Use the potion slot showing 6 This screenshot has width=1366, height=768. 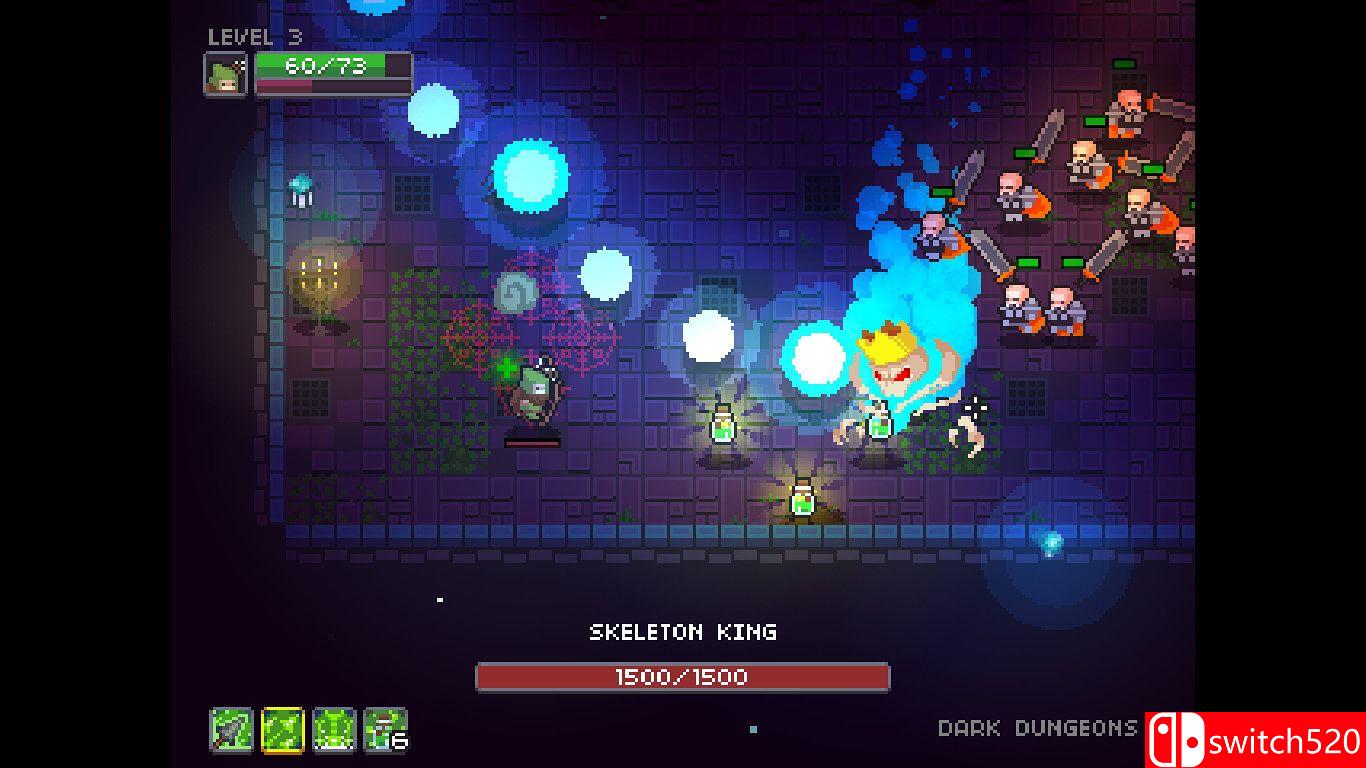tap(385, 730)
